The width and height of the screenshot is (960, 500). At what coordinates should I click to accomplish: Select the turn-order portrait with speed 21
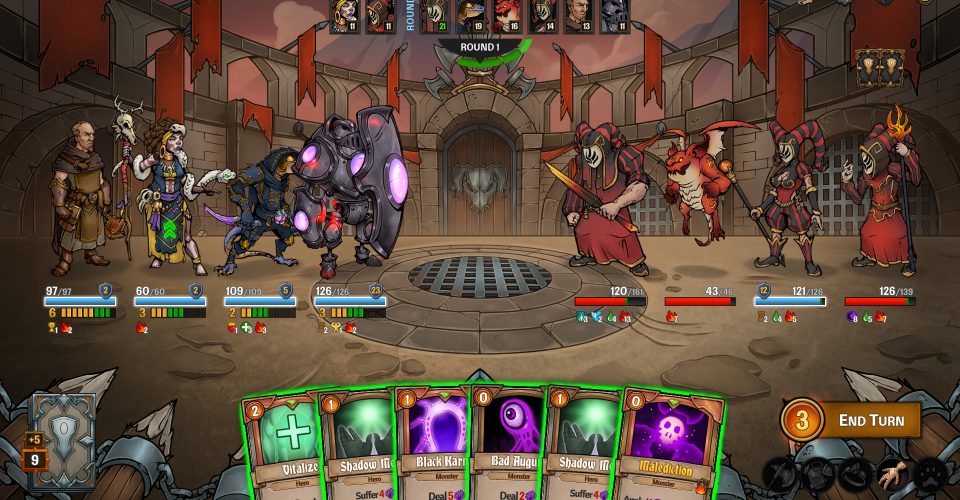point(433,16)
